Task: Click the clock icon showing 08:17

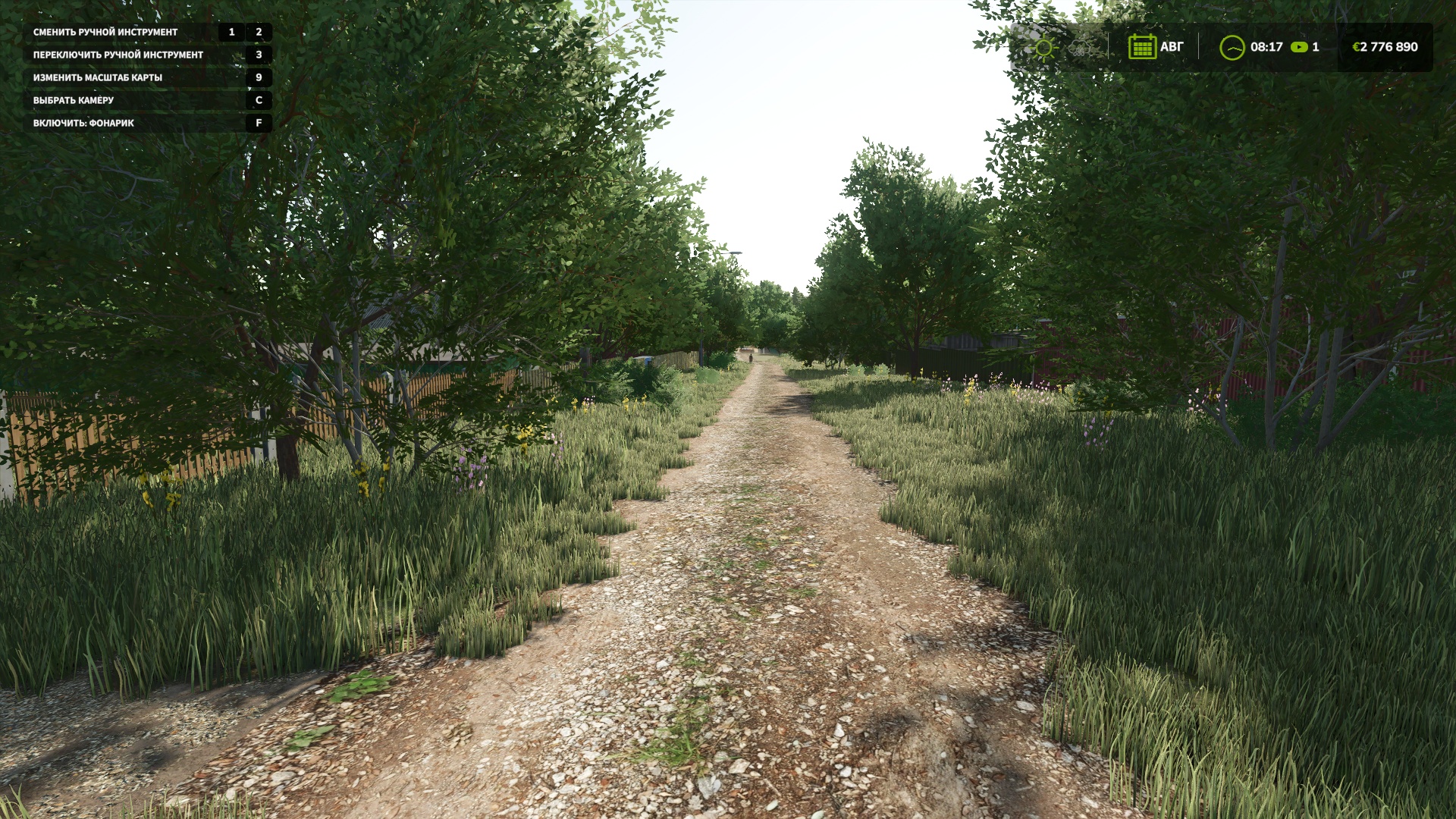Action: click(1233, 47)
